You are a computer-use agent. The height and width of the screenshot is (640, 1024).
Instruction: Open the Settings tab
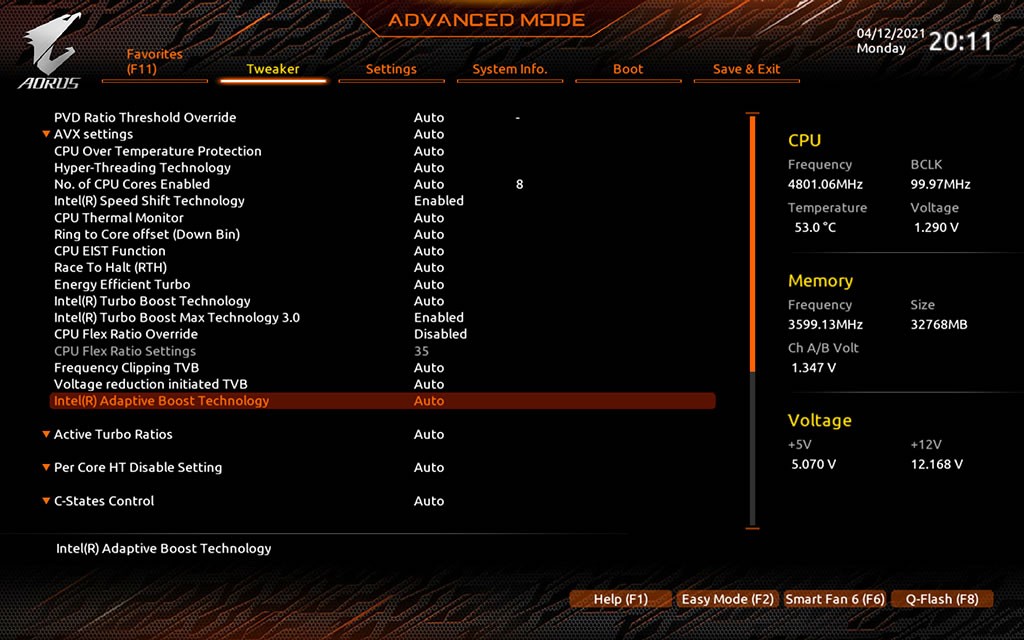click(391, 69)
